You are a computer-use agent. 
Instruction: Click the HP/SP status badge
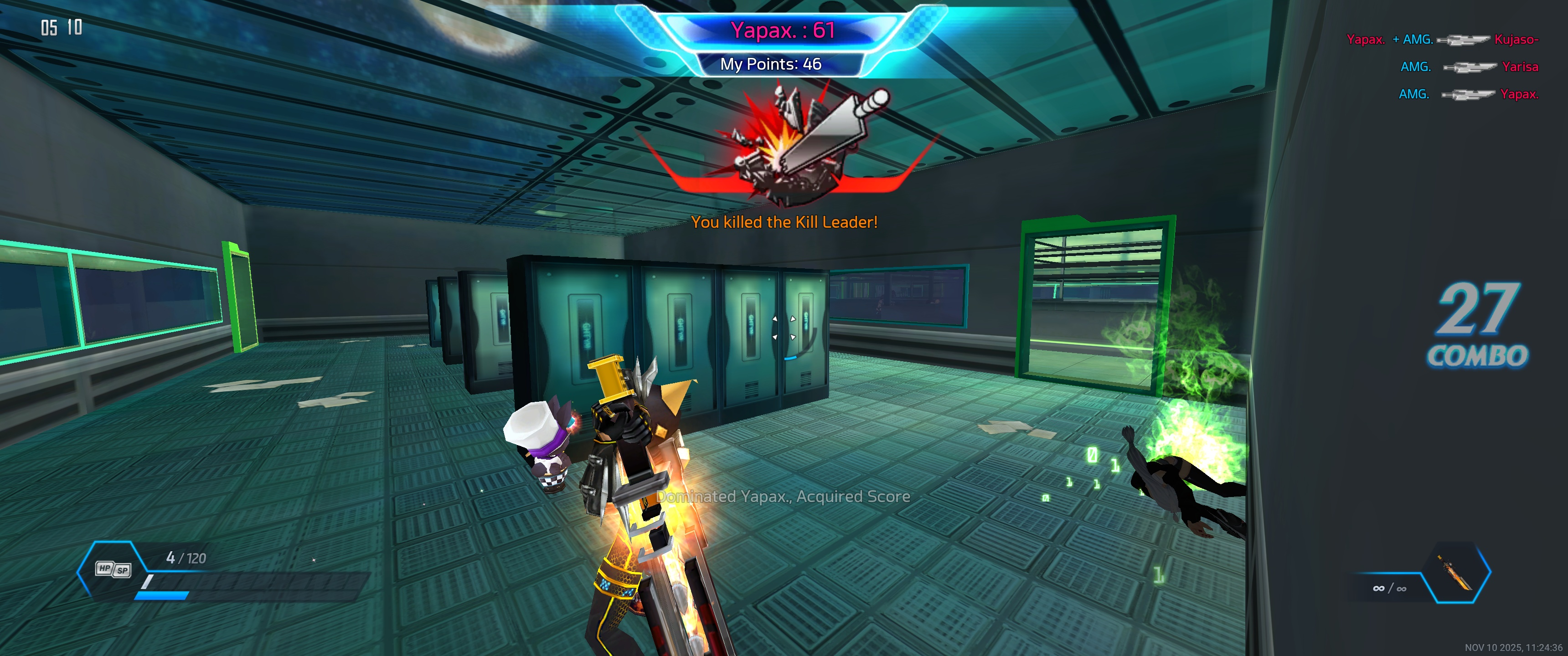pos(113,569)
